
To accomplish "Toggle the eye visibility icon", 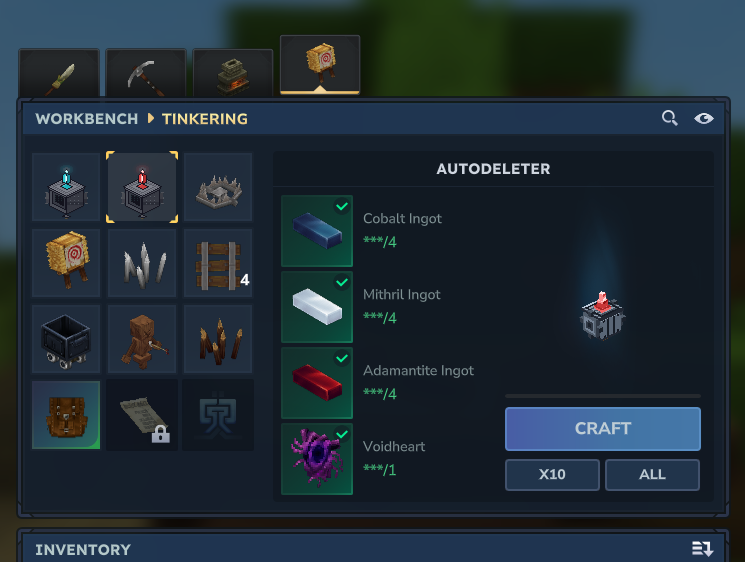I will (x=704, y=118).
